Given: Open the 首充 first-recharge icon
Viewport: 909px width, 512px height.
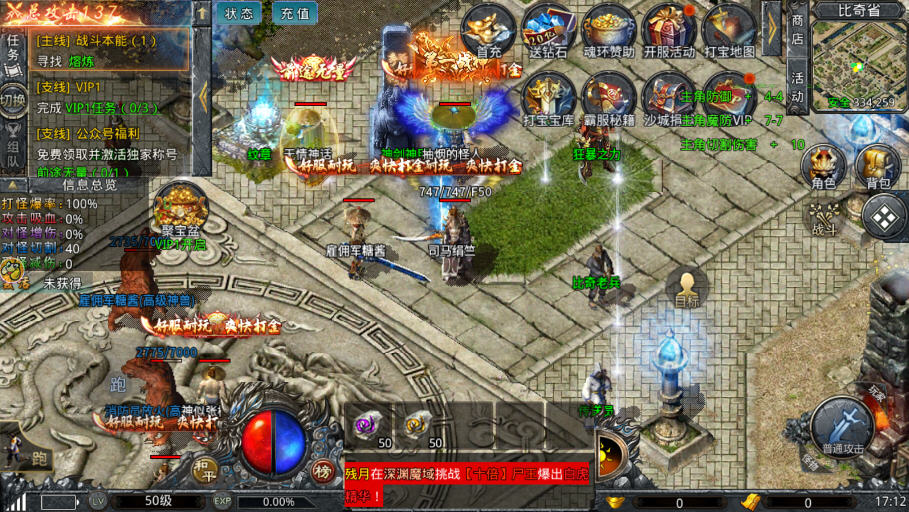Looking at the screenshot, I should coord(489,30).
